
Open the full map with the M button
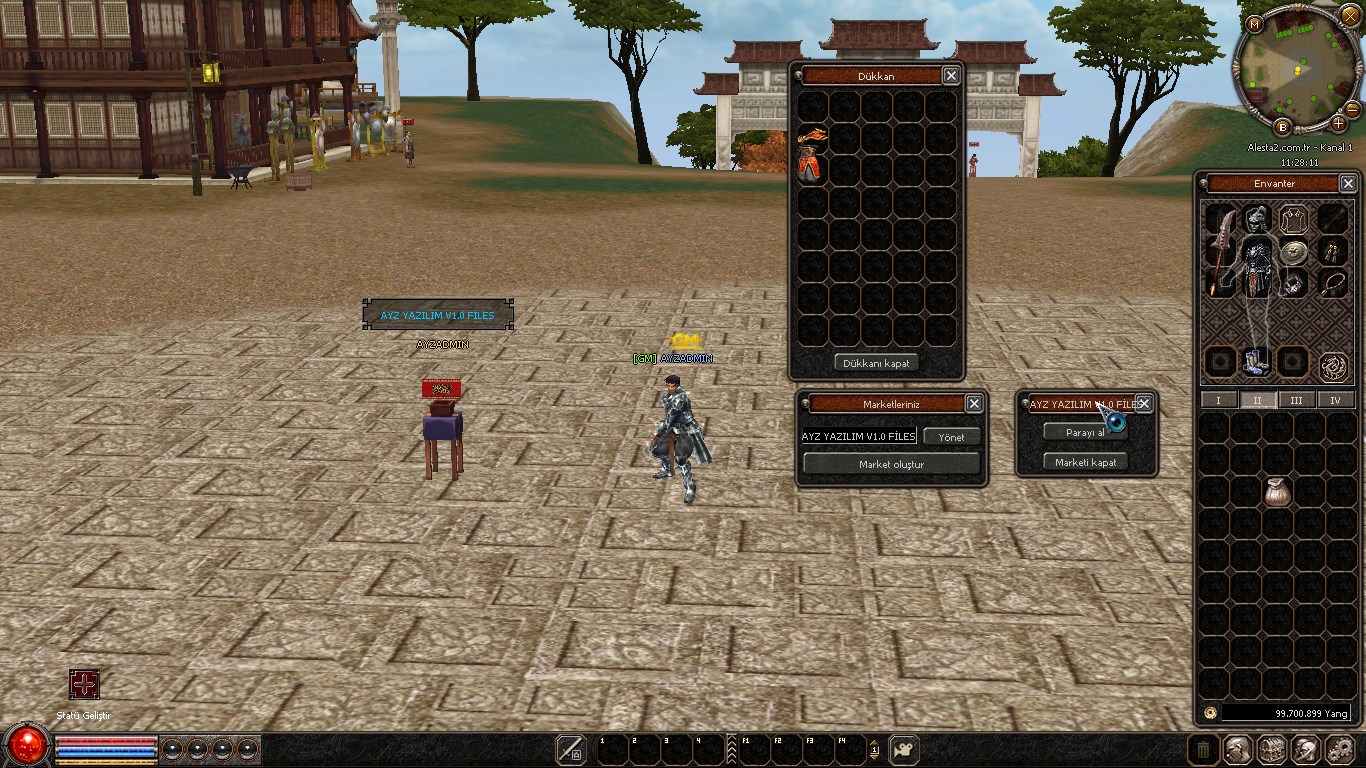click(1255, 23)
